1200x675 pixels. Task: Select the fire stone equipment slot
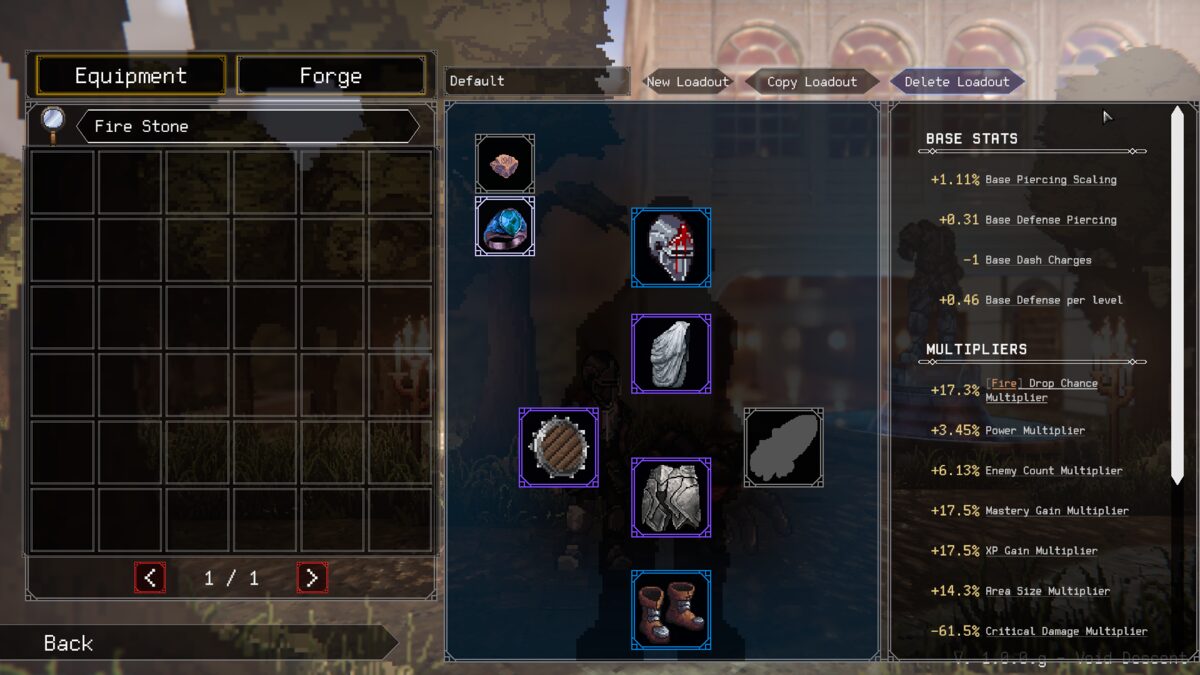coord(505,164)
